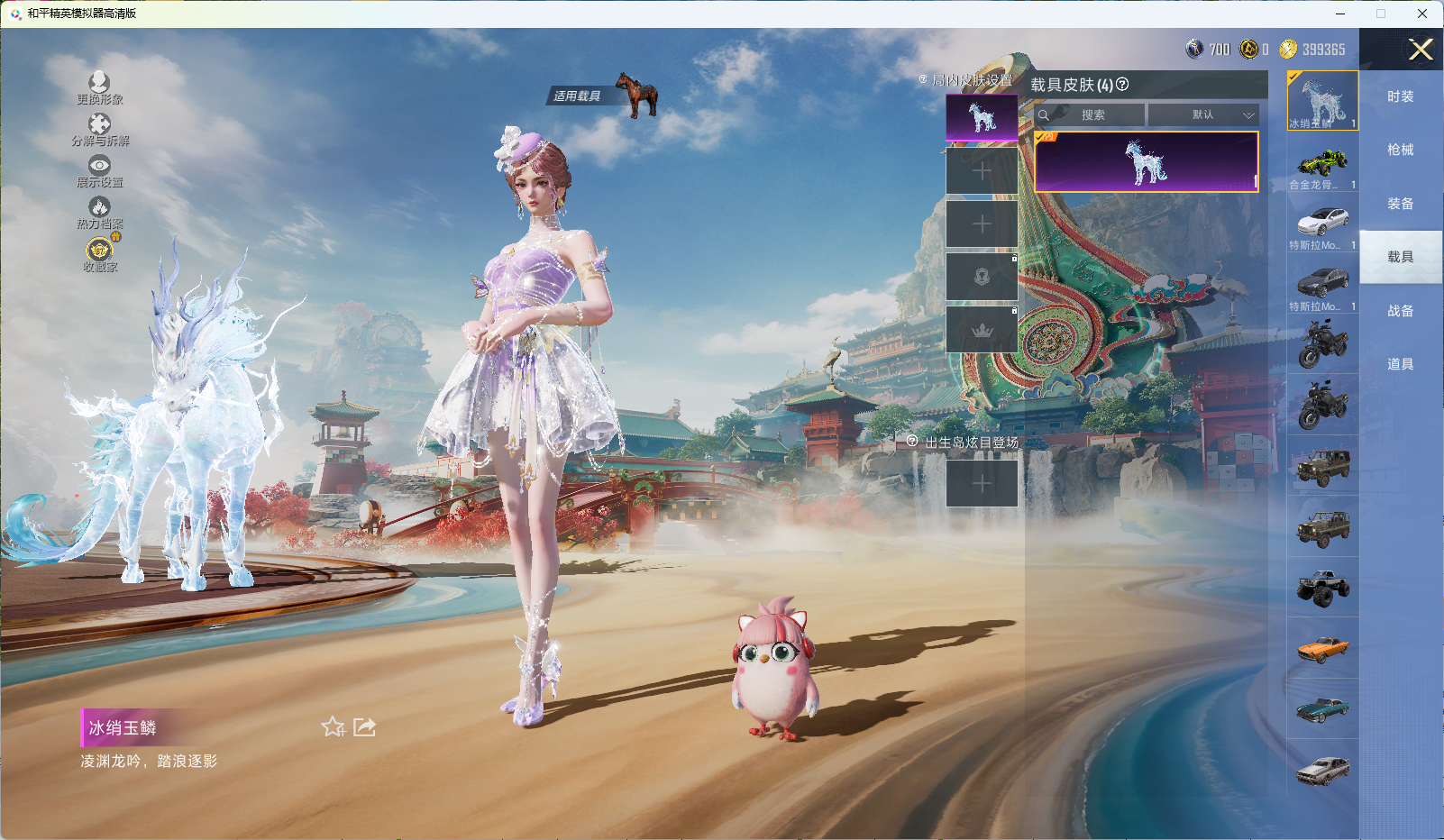Favorite the 冰绡玉鳞 skin with the star

tap(334, 726)
